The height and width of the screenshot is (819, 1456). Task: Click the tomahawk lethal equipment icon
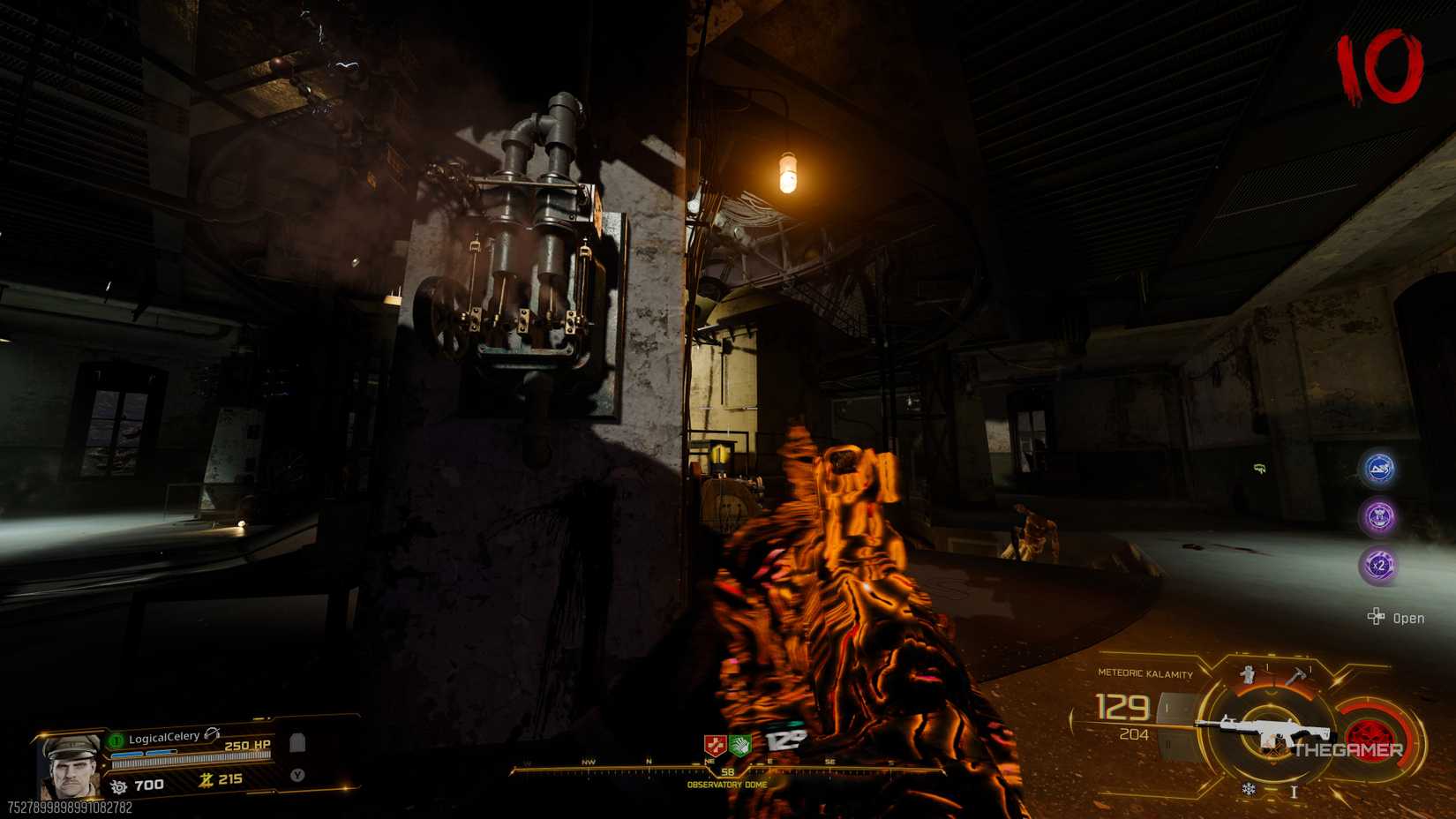[1296, 675]
